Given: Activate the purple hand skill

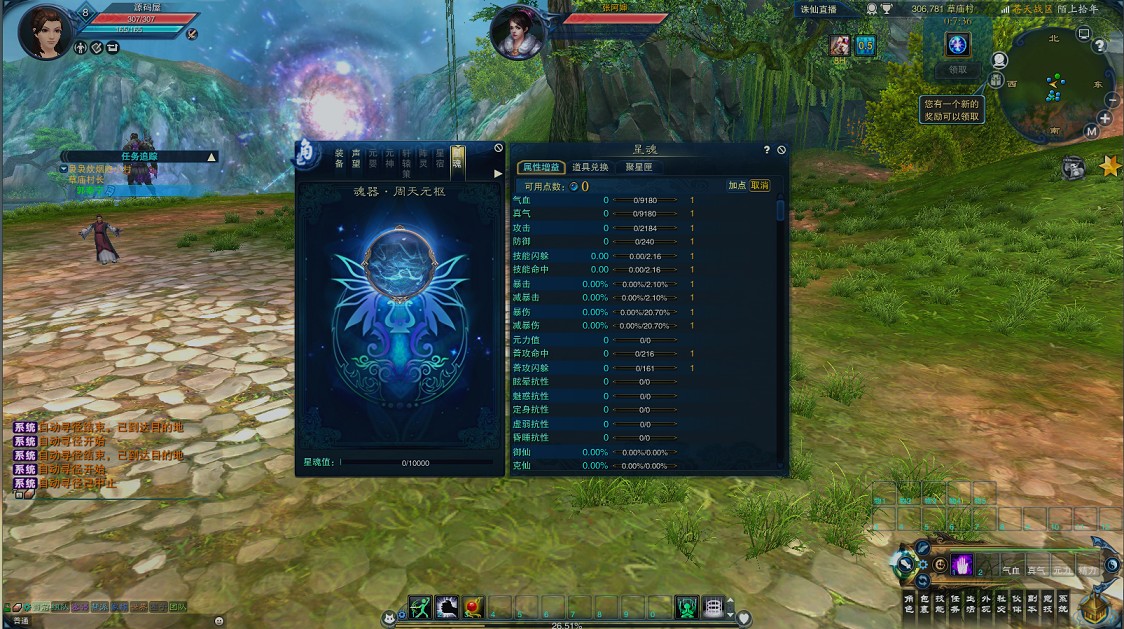Looking at the screenshot, I should click(962, 565).
